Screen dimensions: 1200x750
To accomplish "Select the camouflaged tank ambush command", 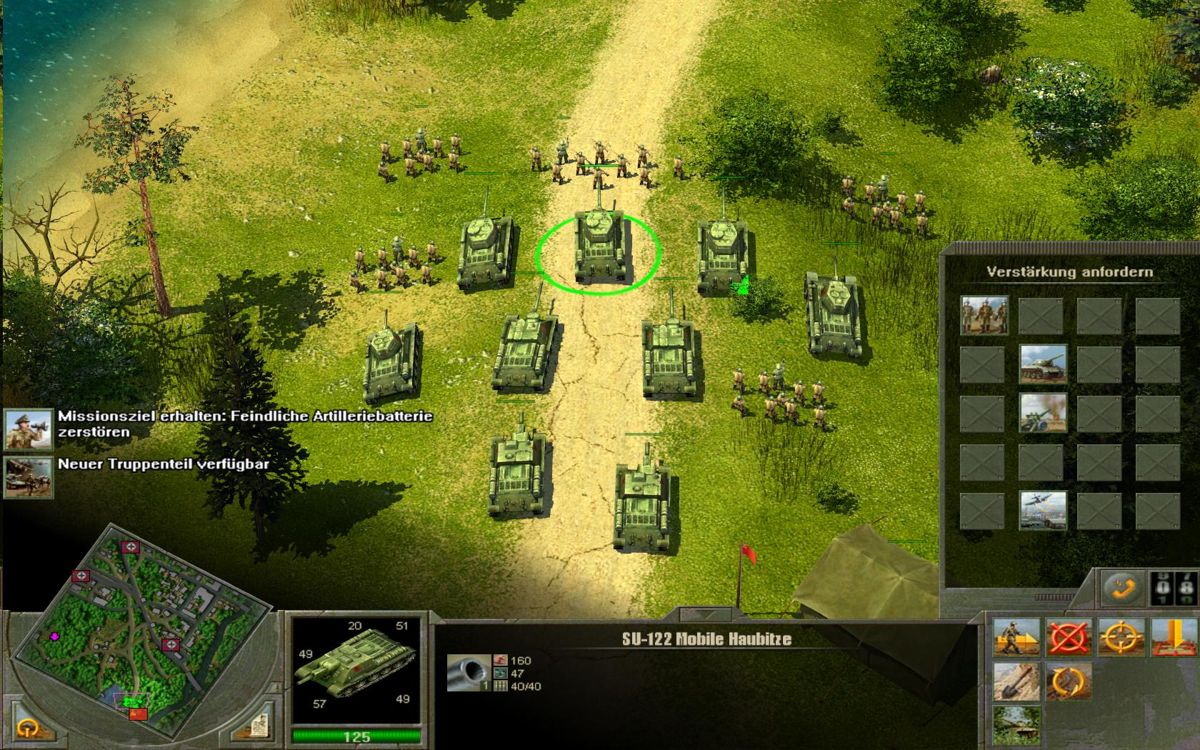I will (1016, 725).
